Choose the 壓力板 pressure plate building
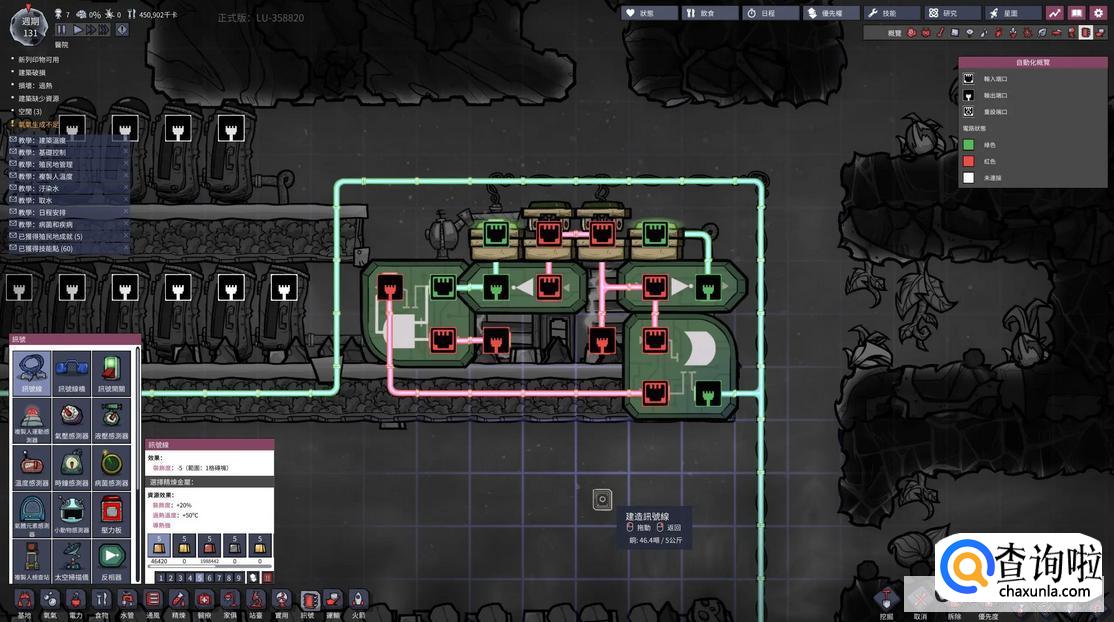The height and width of the screenshot is (622, 1114). [x=111, y=512]
